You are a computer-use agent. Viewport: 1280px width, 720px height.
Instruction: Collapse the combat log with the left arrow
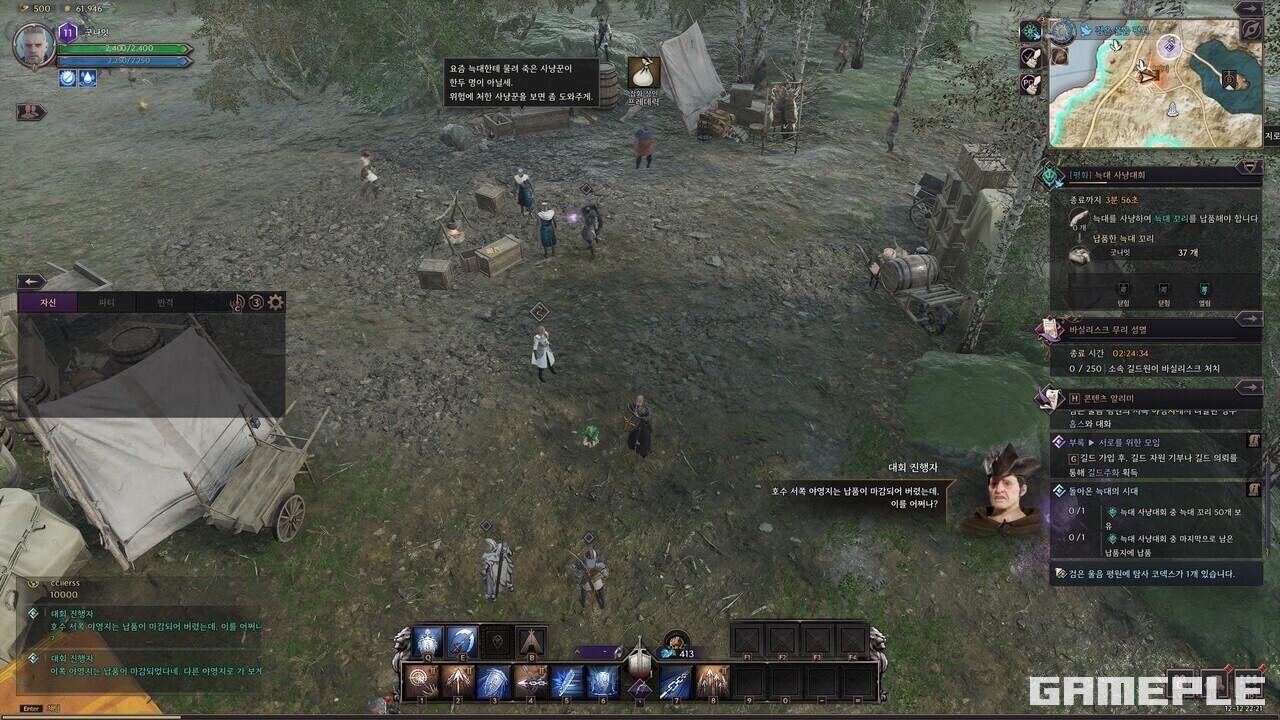[31, 282]
